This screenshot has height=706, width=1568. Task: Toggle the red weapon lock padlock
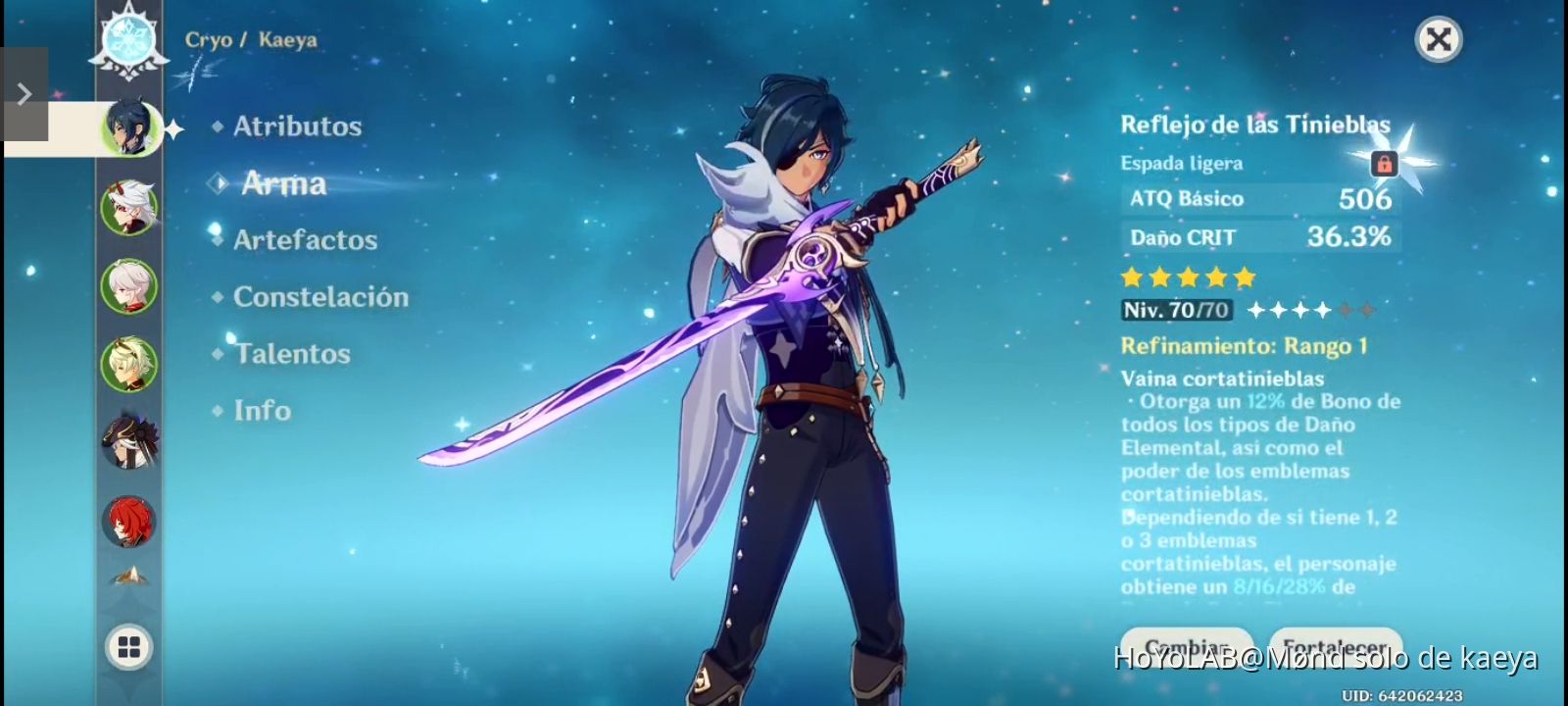coord(1383,163)
